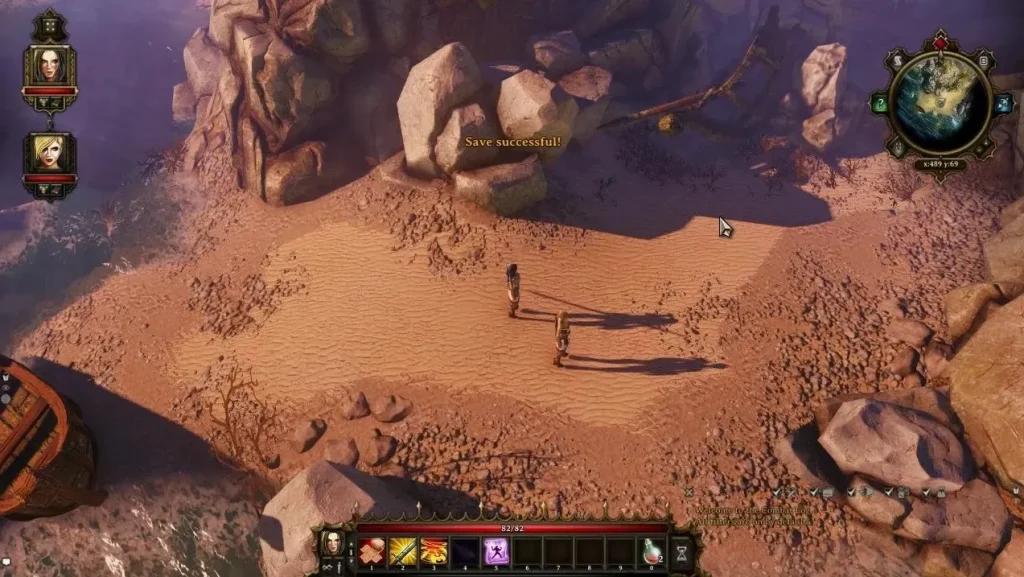
Task: Activate the orange flame skill in slot 3
Action: click(x=433, y=551)
